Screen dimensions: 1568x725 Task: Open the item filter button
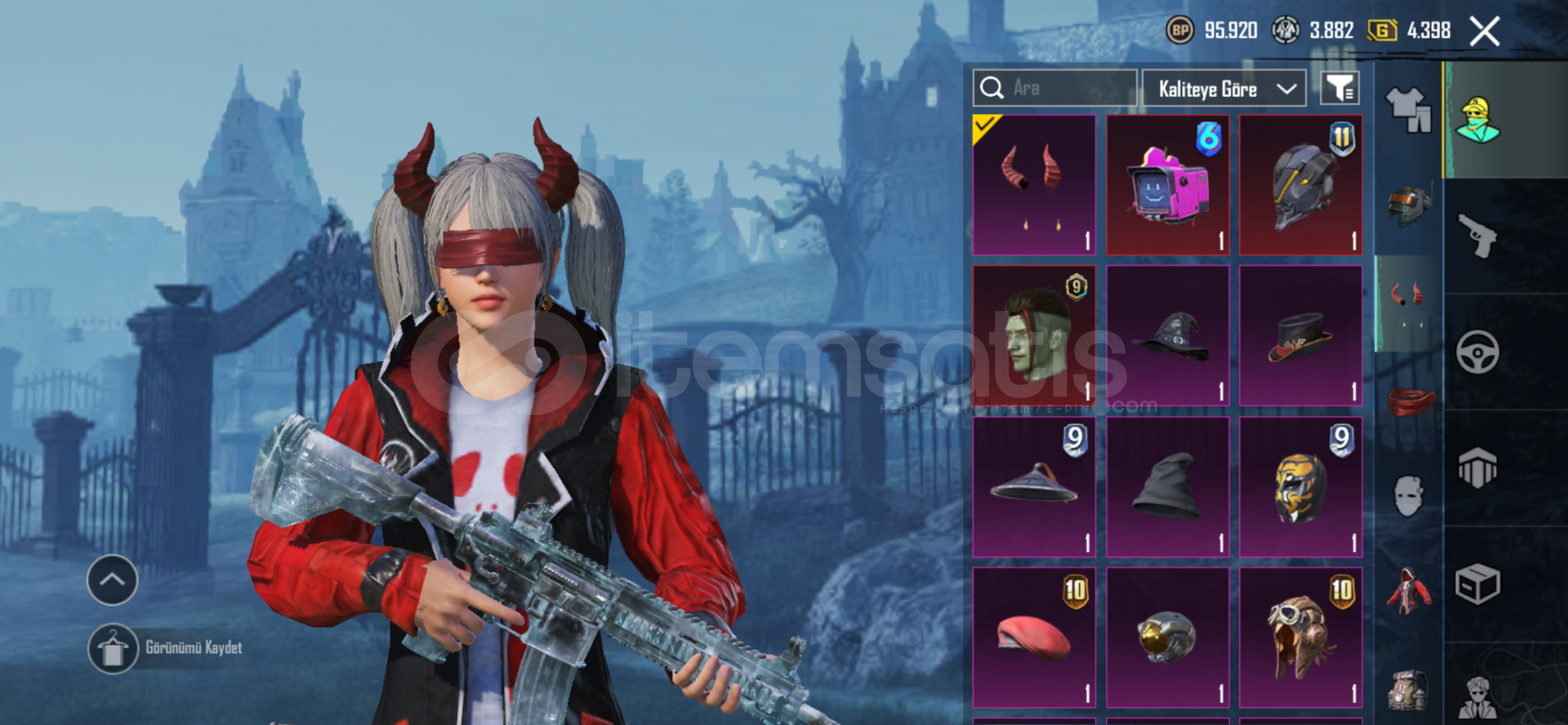(1339, 88)
